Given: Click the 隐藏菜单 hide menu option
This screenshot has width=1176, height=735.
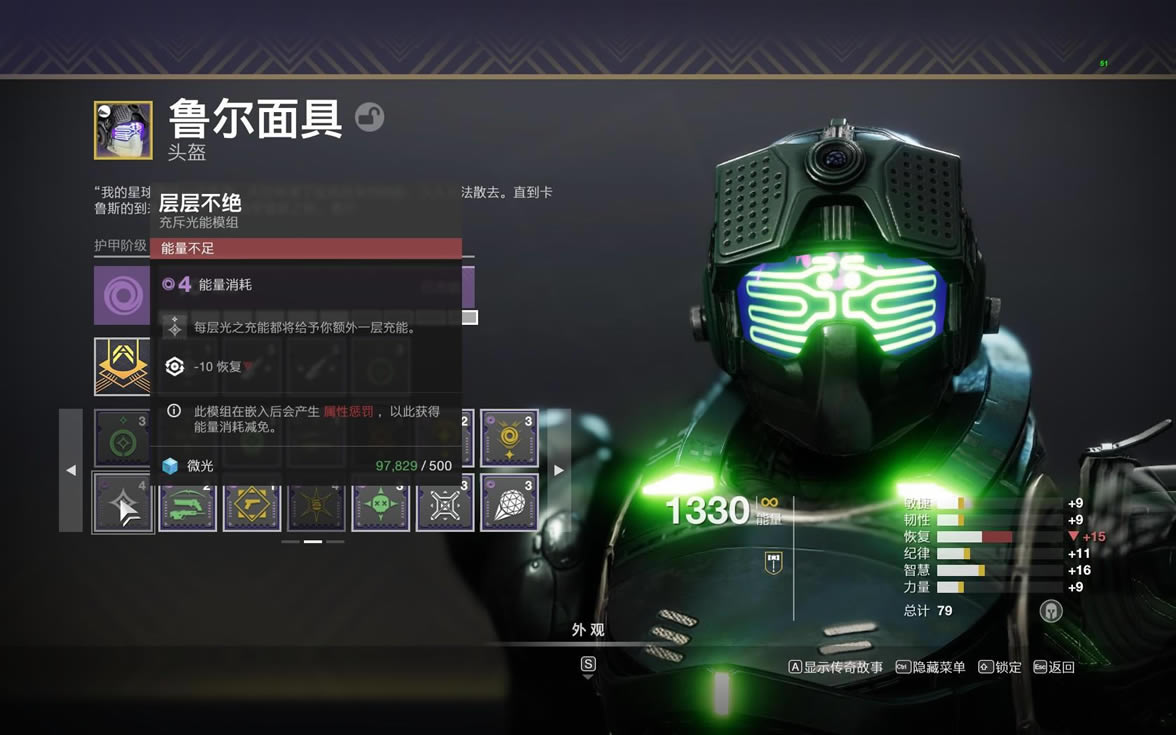Looking at the screenshot, I should [930, 667].
